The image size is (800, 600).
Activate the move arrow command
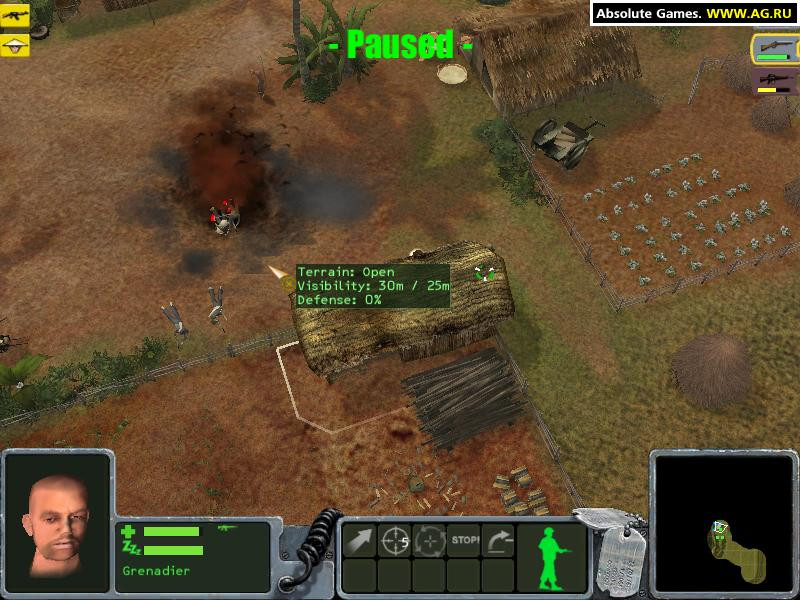360,540
